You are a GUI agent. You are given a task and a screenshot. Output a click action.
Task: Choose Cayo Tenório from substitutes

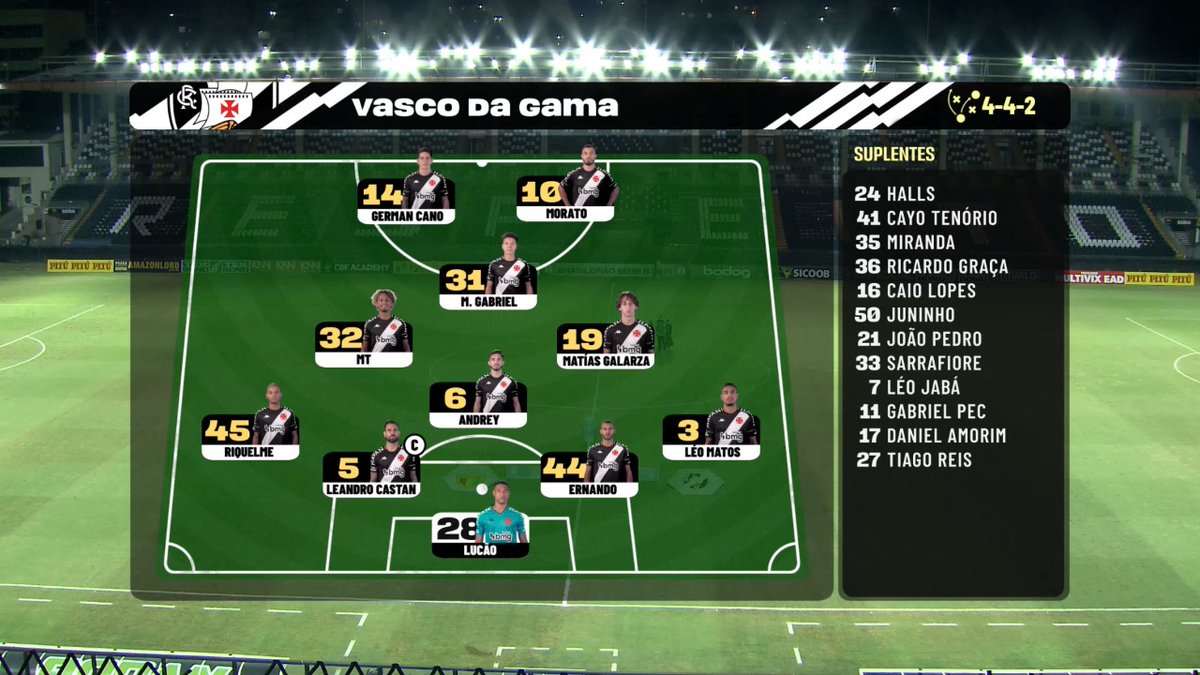pos(926,218)
